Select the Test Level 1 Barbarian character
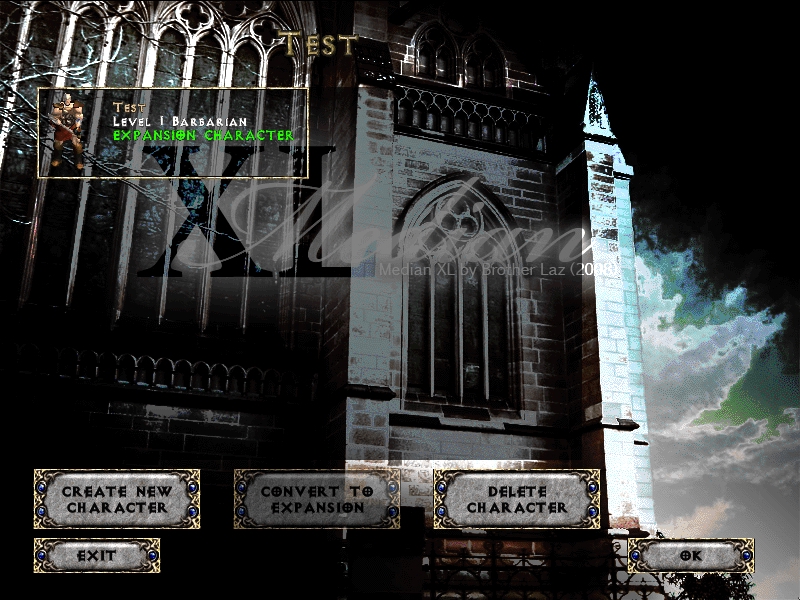Image resolution: width=800 pixels, height=600 pixels. click(172, 133)
